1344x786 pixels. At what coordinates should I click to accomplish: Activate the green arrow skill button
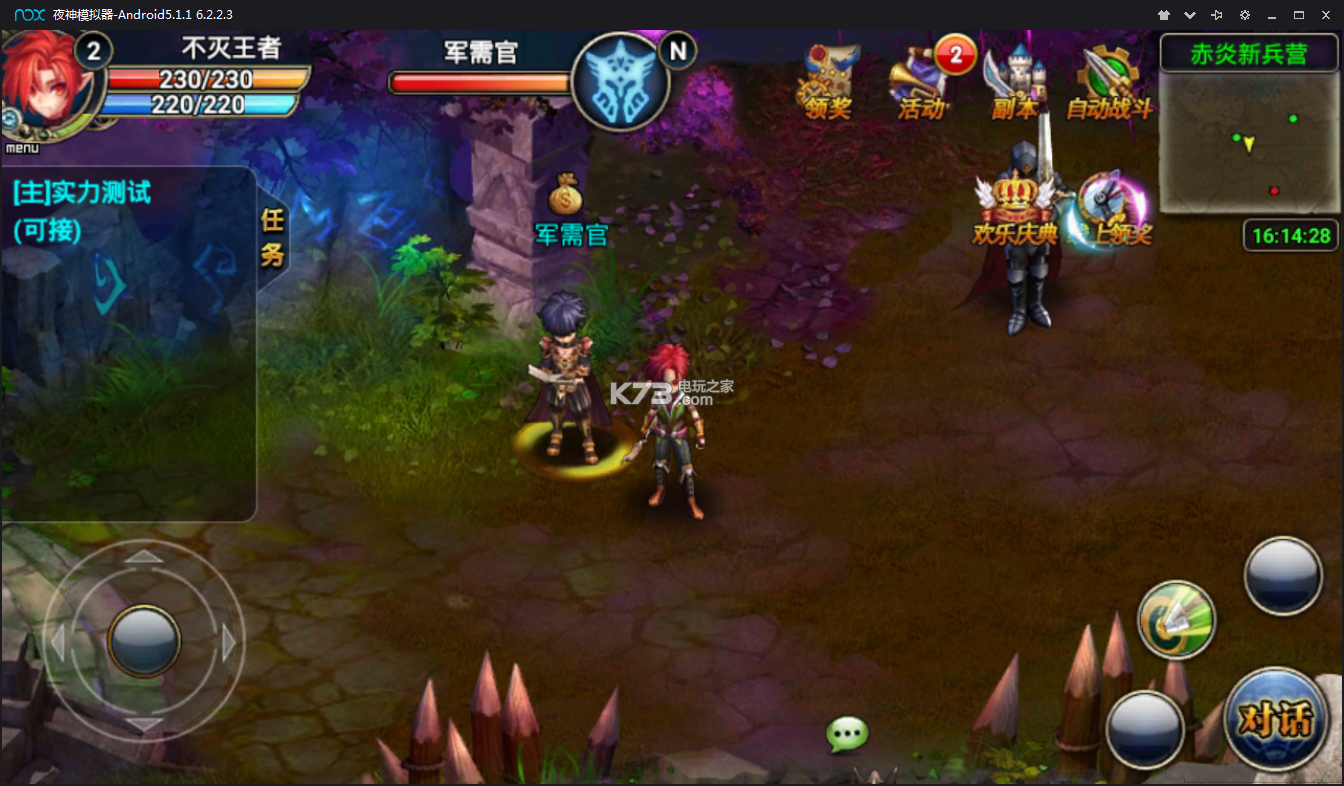tap(1177, 619)
